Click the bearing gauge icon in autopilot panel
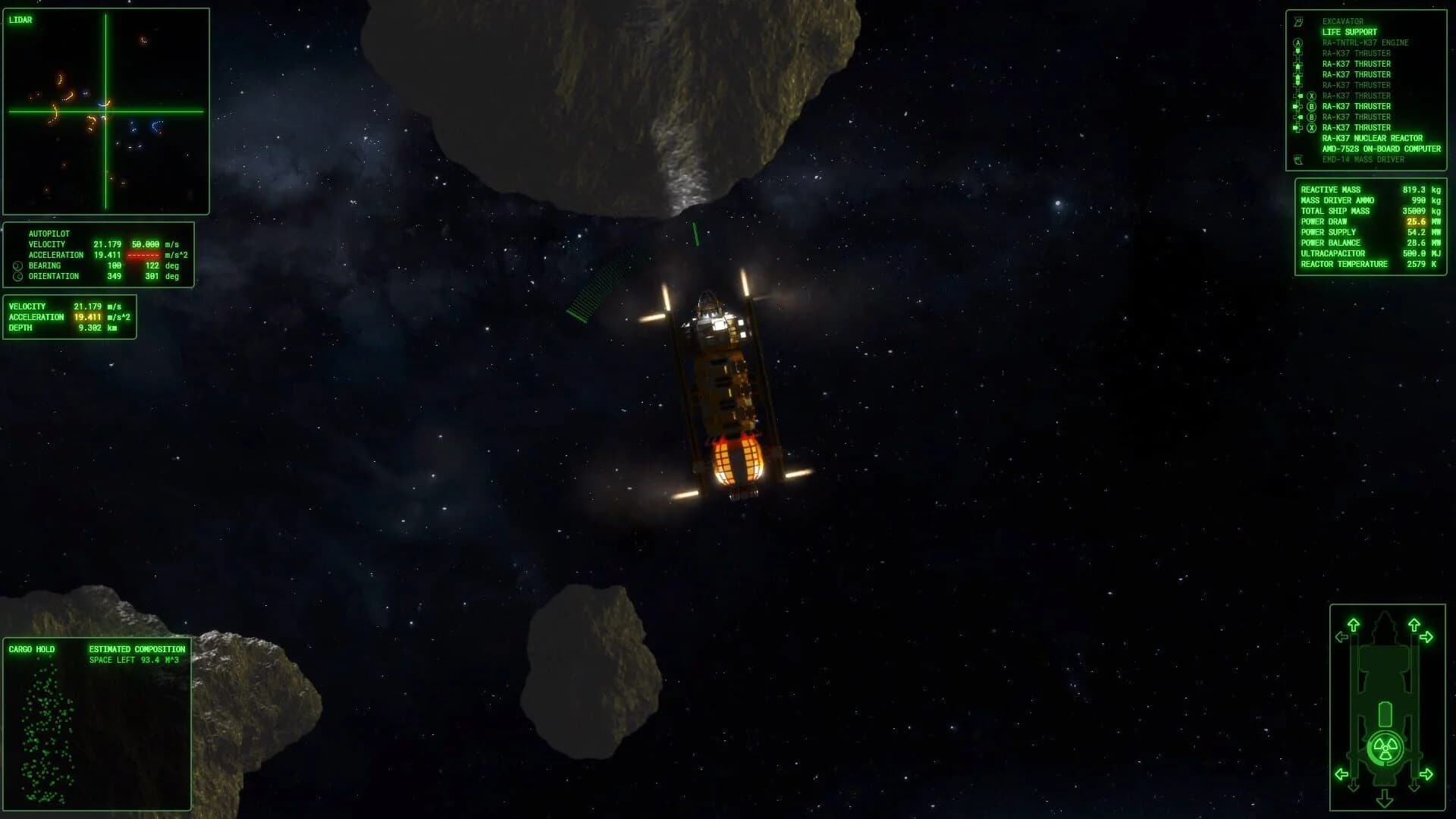 point(17,265)
